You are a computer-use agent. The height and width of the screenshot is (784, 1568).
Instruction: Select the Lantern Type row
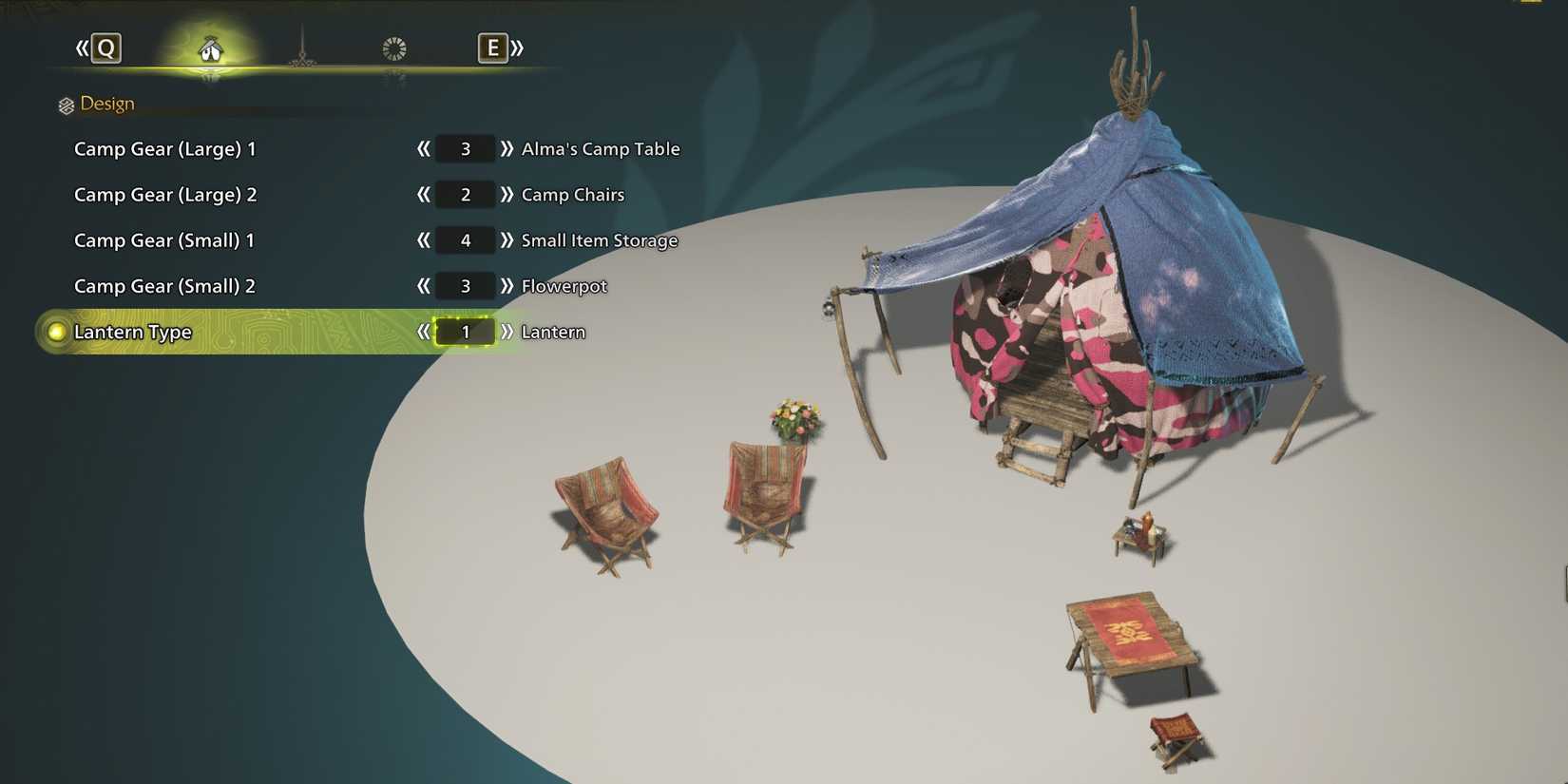pyautogui.click(x=134, y=332)
